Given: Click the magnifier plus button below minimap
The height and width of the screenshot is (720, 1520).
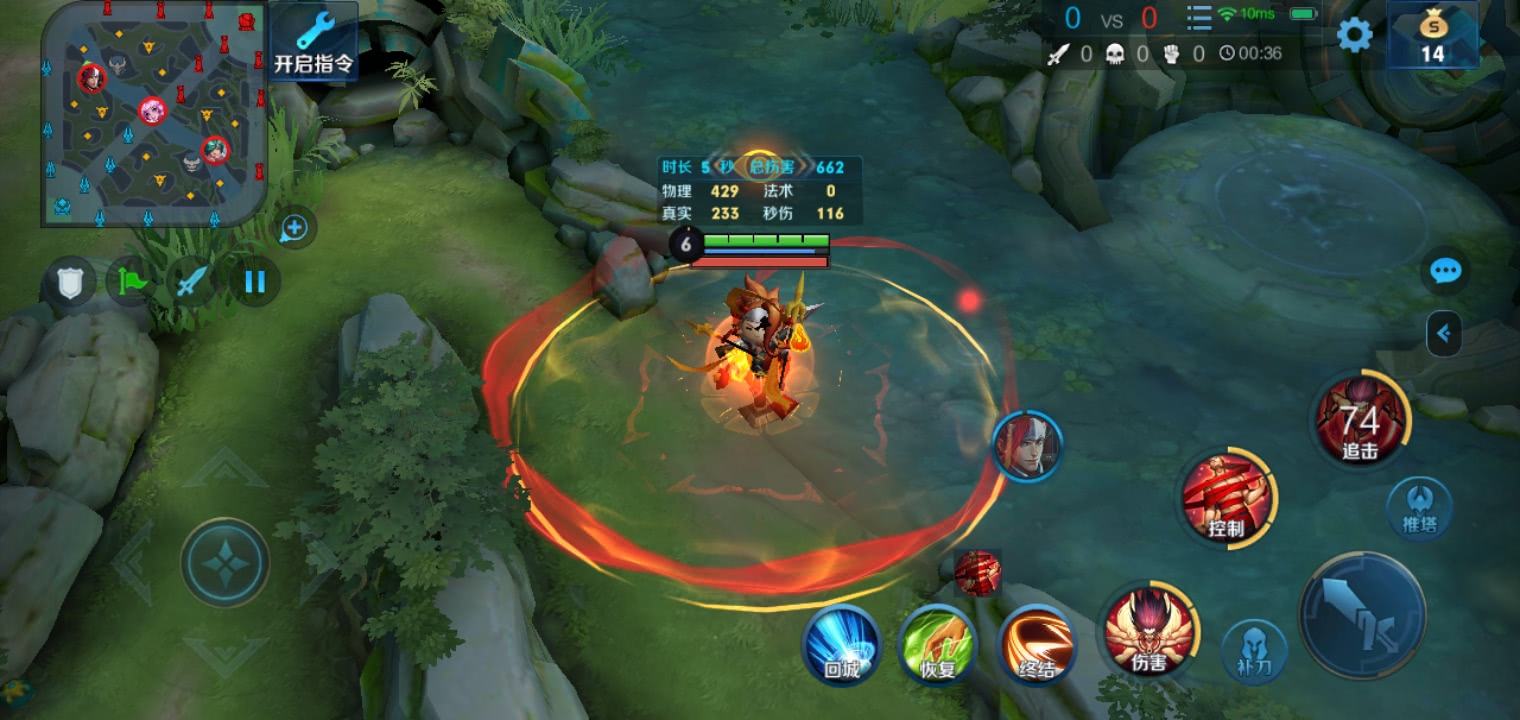Looking at the screenshot, I should pos(294,229).
